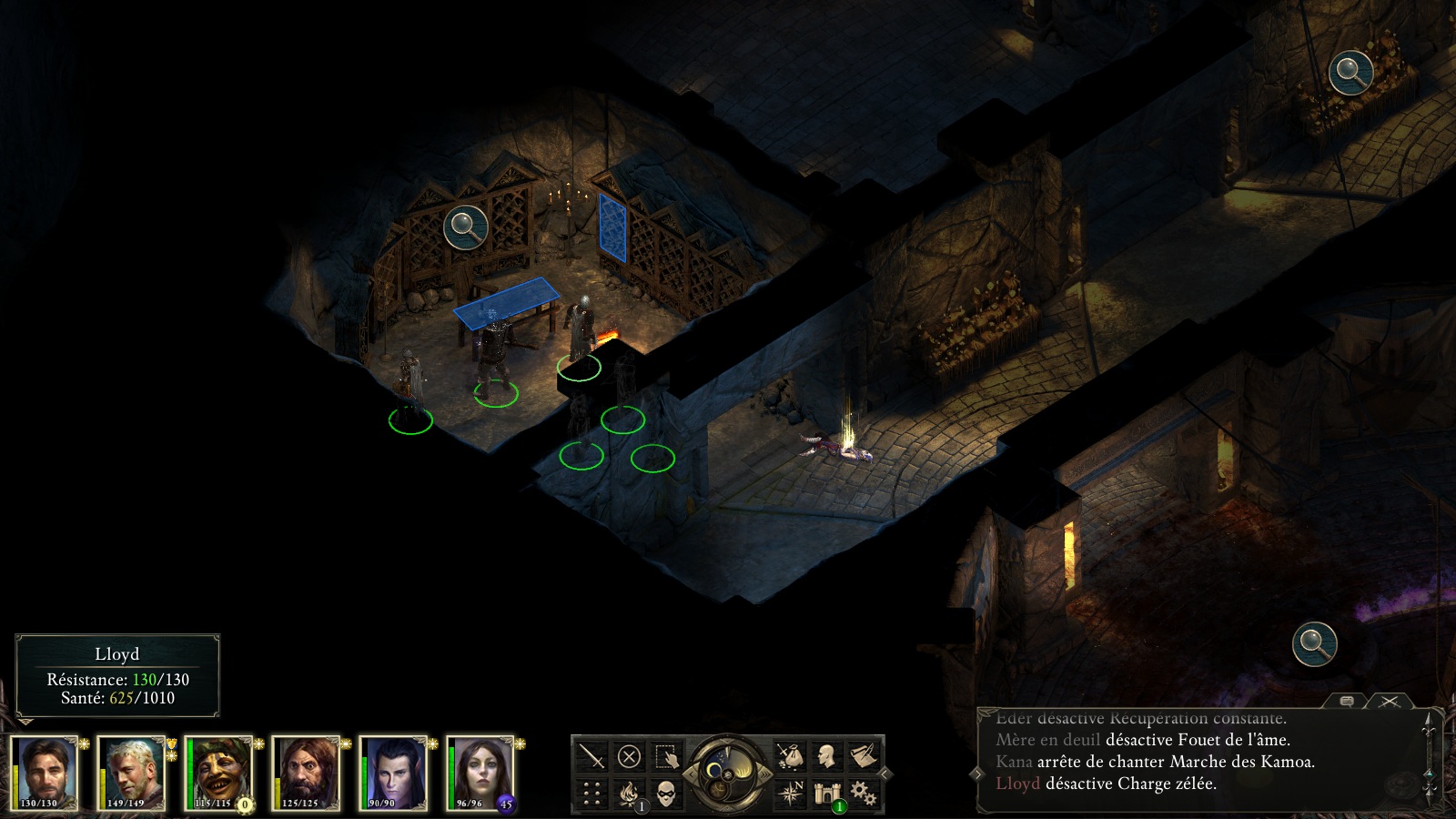Activate the sword attack command
This screenshot has height=819, width=1456.
tap(592, 756)
